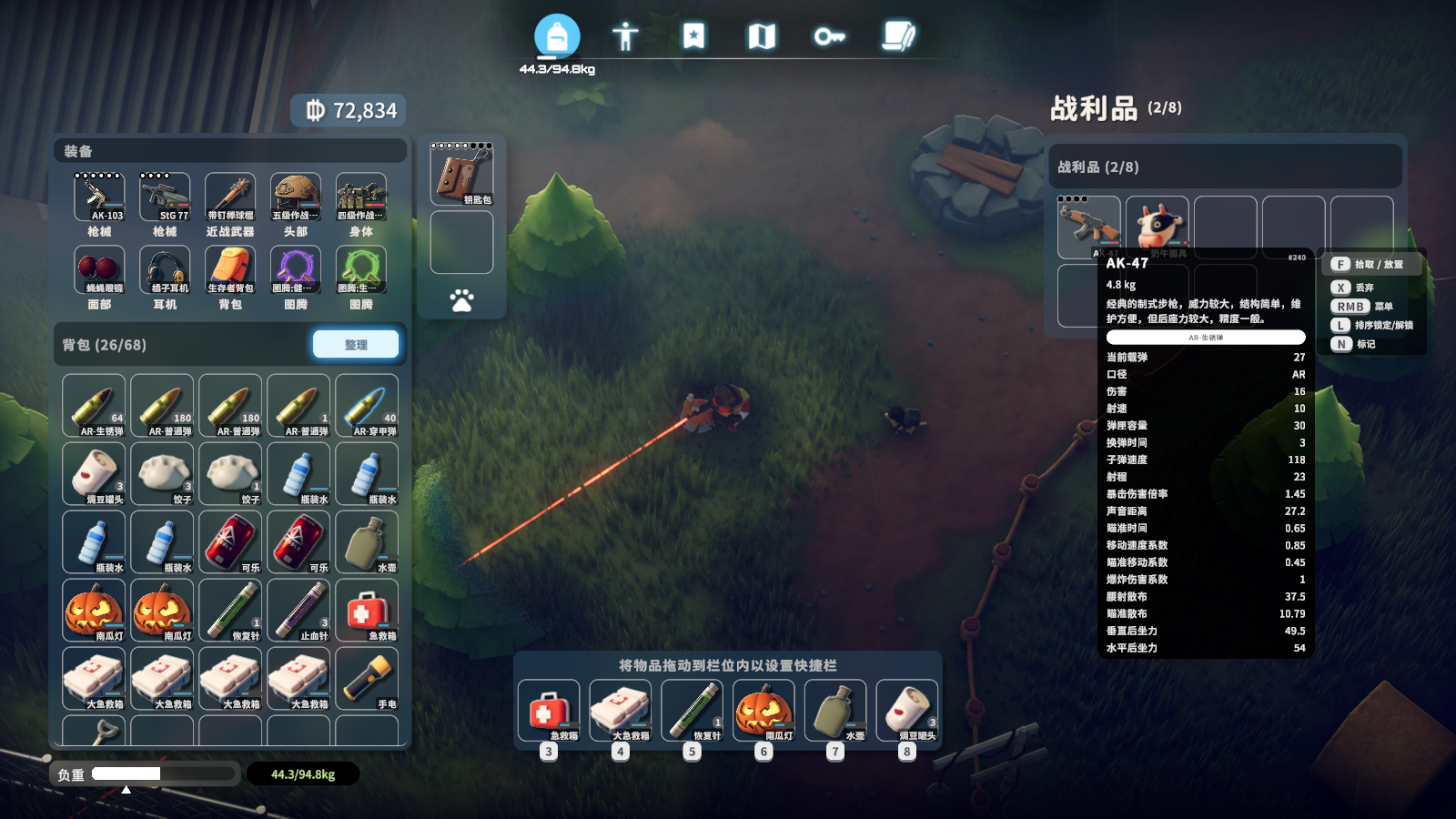Select the level-five combat helmet slot

pyautogui.click(x=296, y=197)
